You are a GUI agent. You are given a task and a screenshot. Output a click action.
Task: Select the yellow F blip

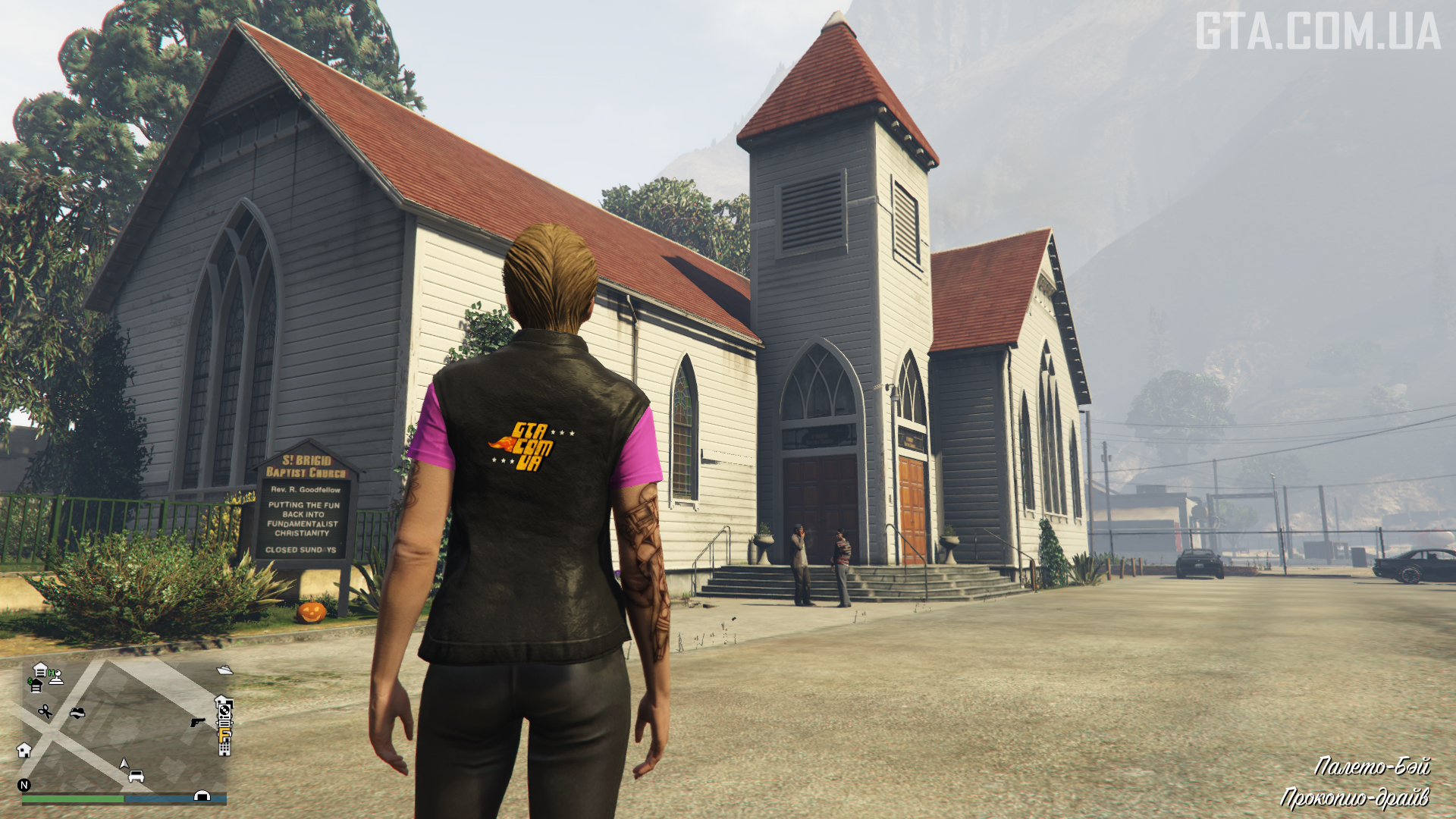pos(224,734)
